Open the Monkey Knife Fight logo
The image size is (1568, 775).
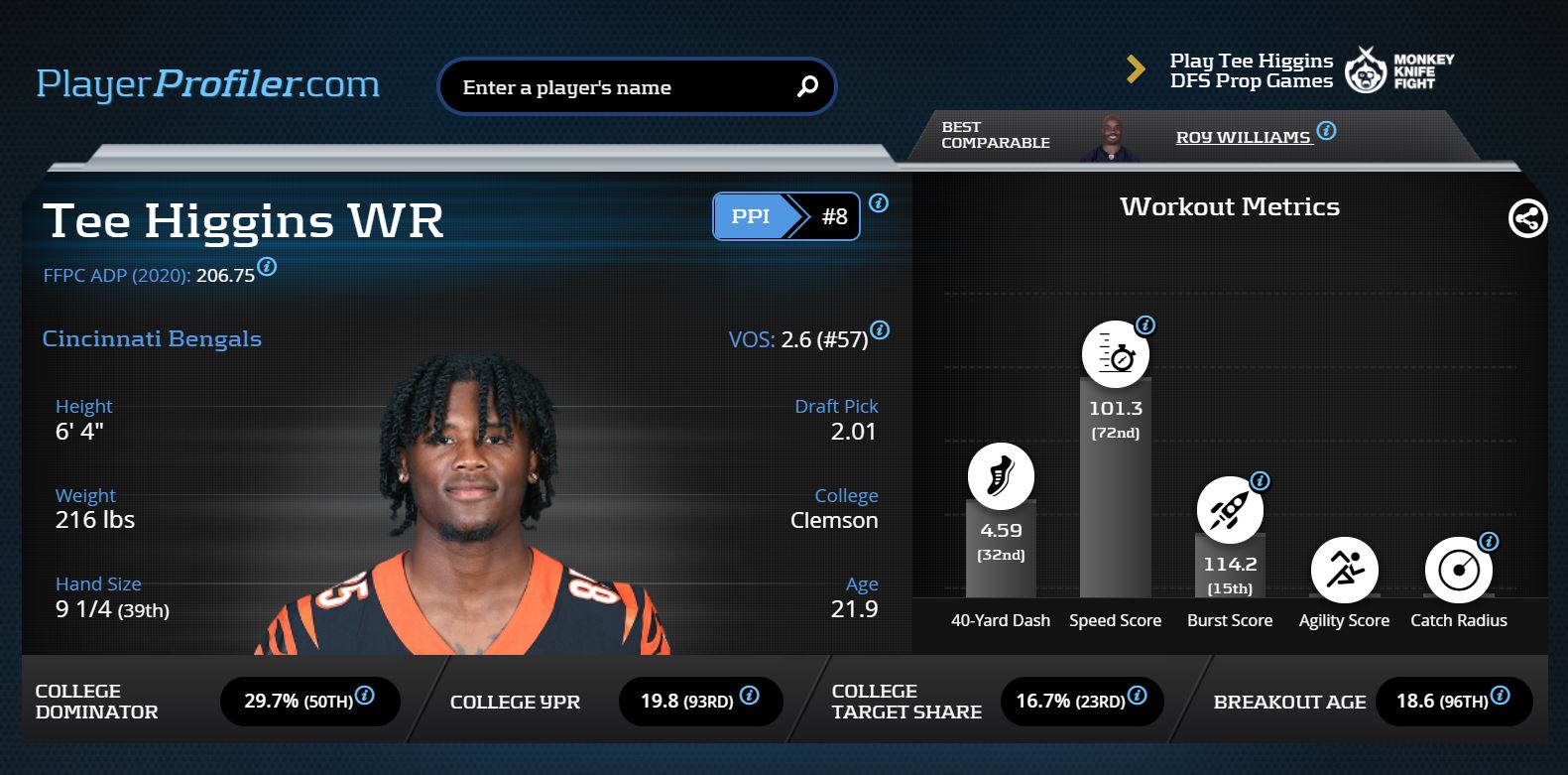pos(1399,70)
